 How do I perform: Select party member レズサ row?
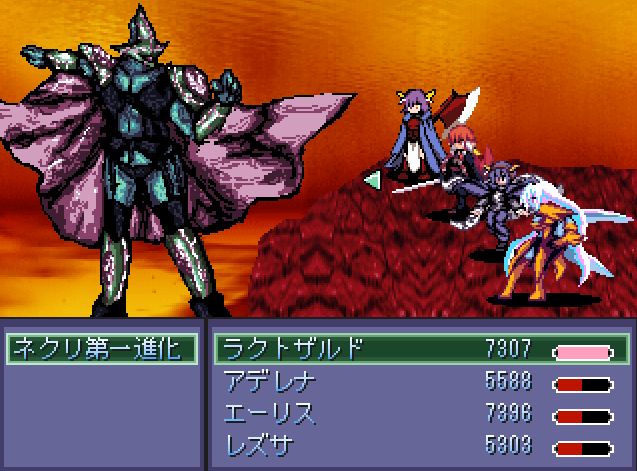pyautogui.click(x=420, y=446)
